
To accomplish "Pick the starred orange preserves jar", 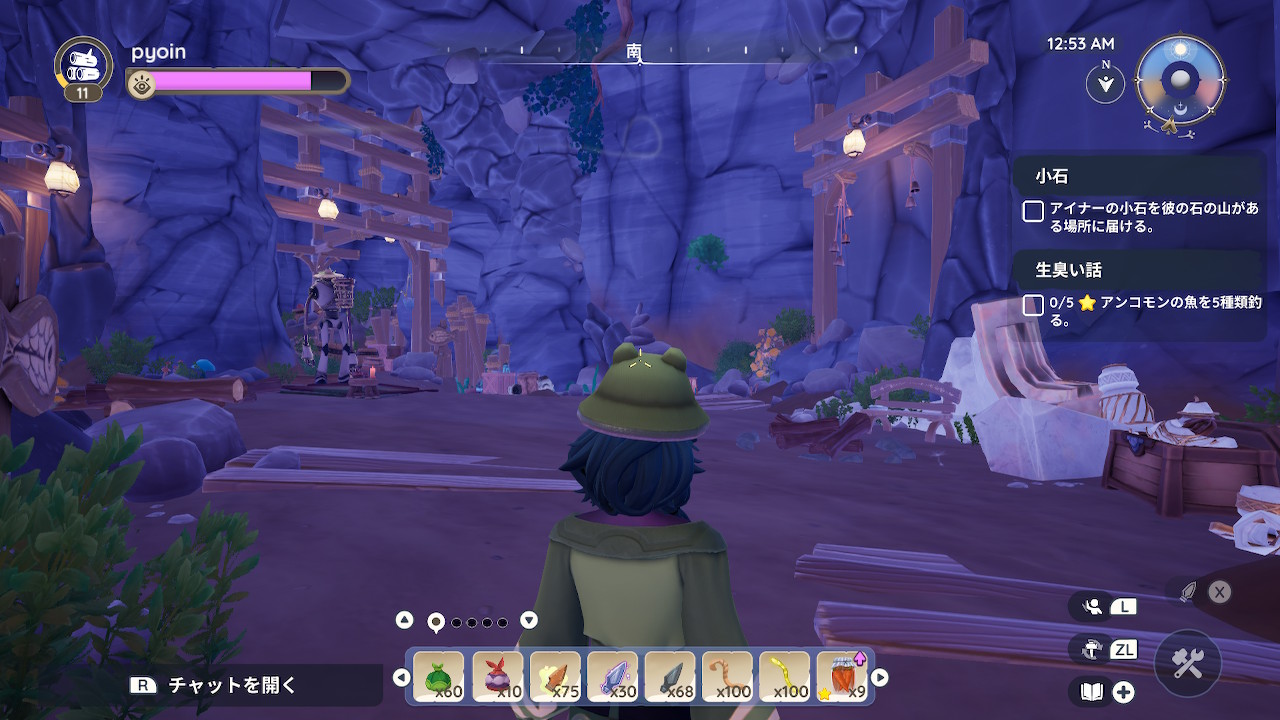I will 843,676.
